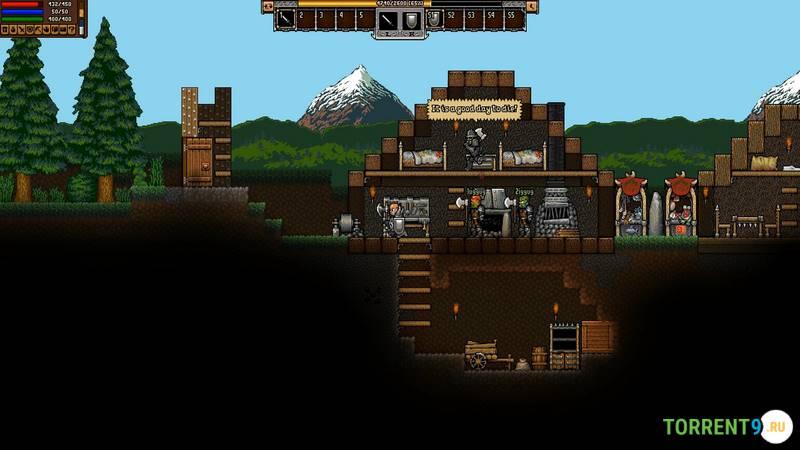Click the arrow button at the hotbar's right end
Viewport: 800px width, 450px height.
click(532, 6)
